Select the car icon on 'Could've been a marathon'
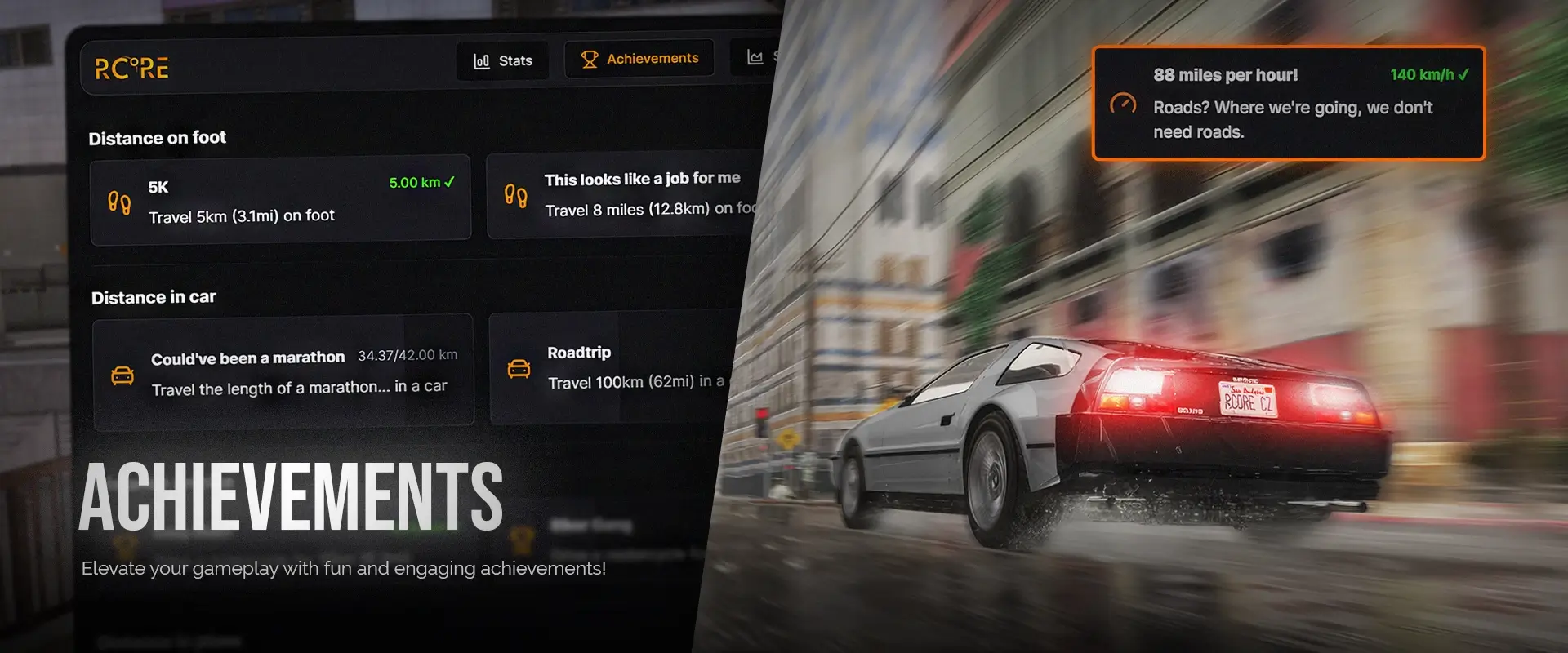Image resolution: width=1568 pixels, height=653 pixels. pos(122,374)
